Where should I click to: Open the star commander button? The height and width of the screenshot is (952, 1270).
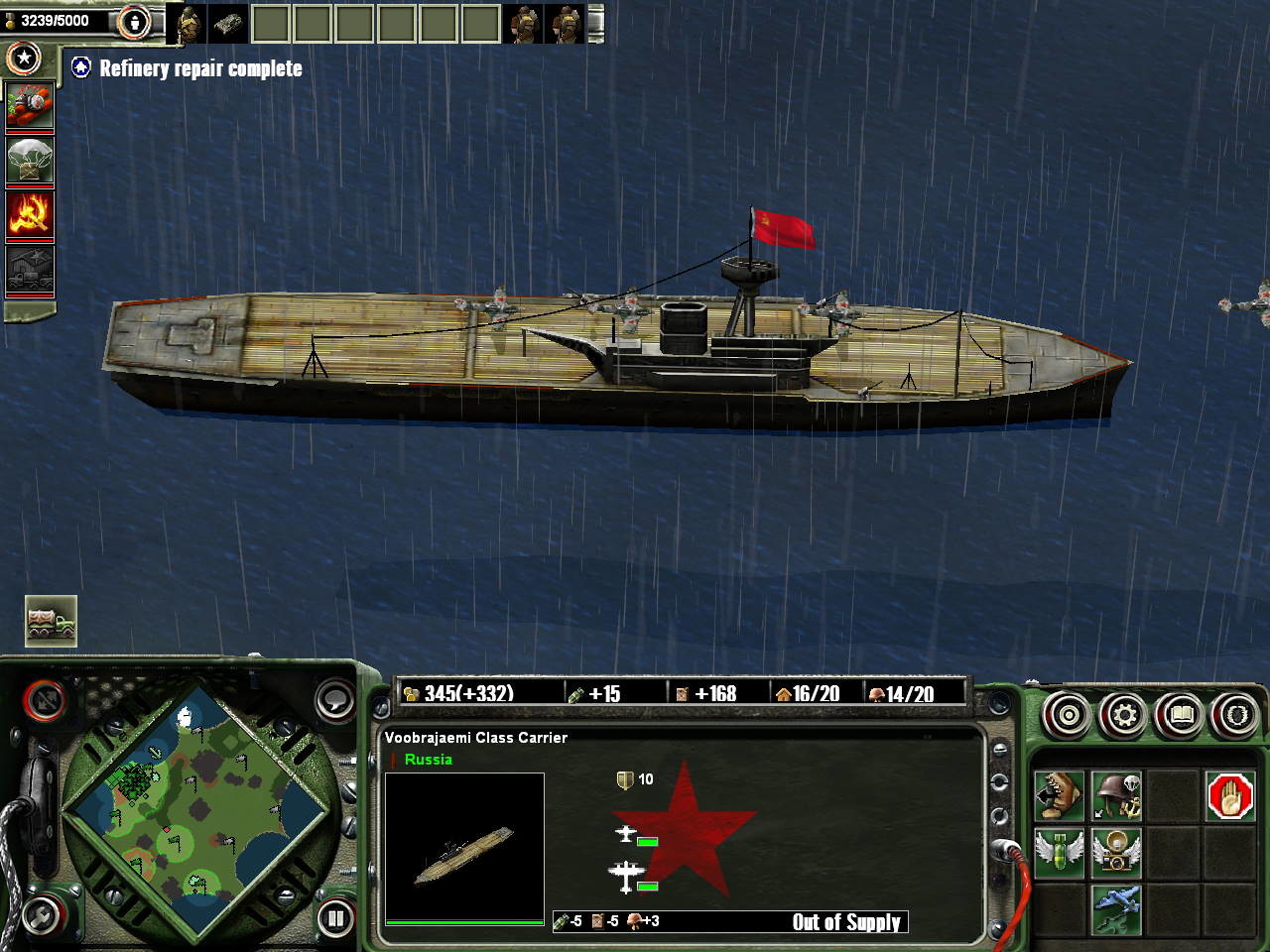pyautogui.click(x=24, y=59)
